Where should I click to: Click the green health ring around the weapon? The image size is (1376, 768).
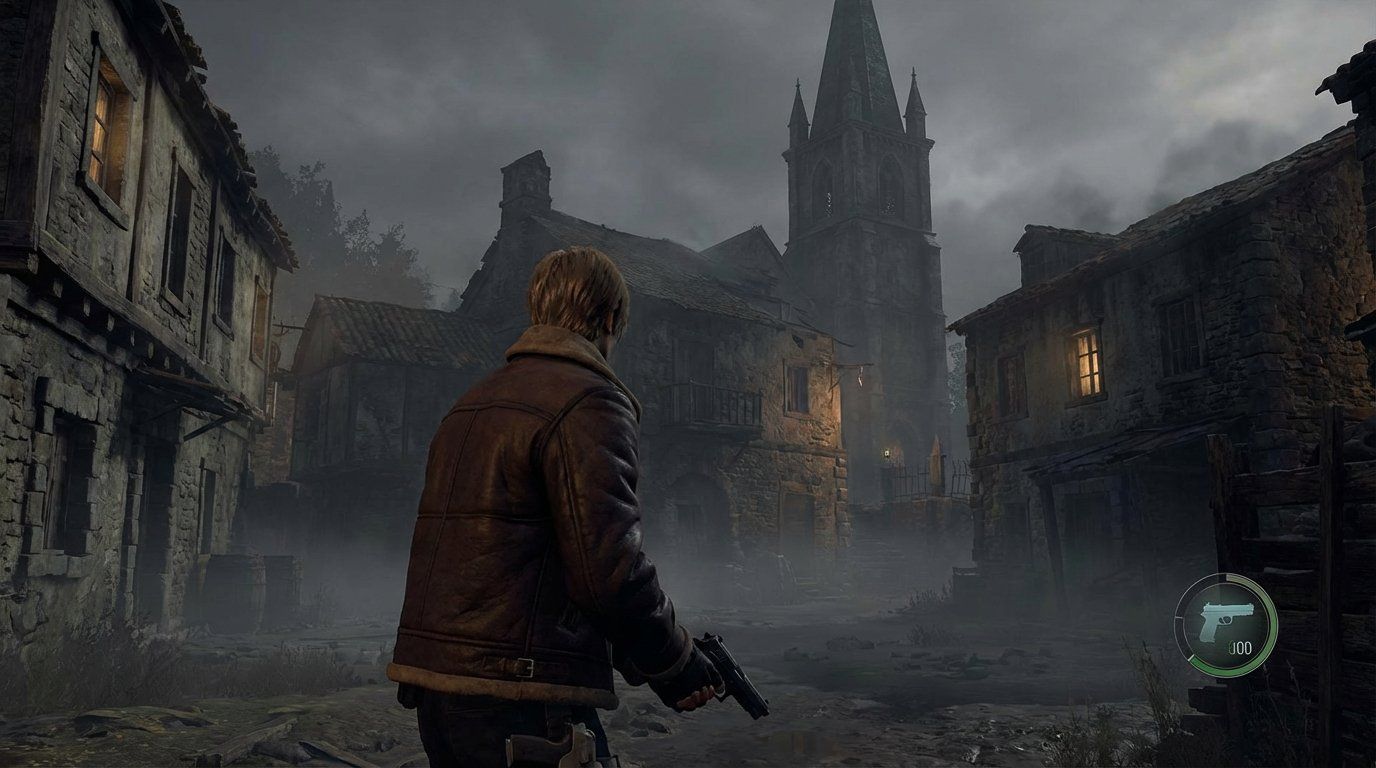1272,622
